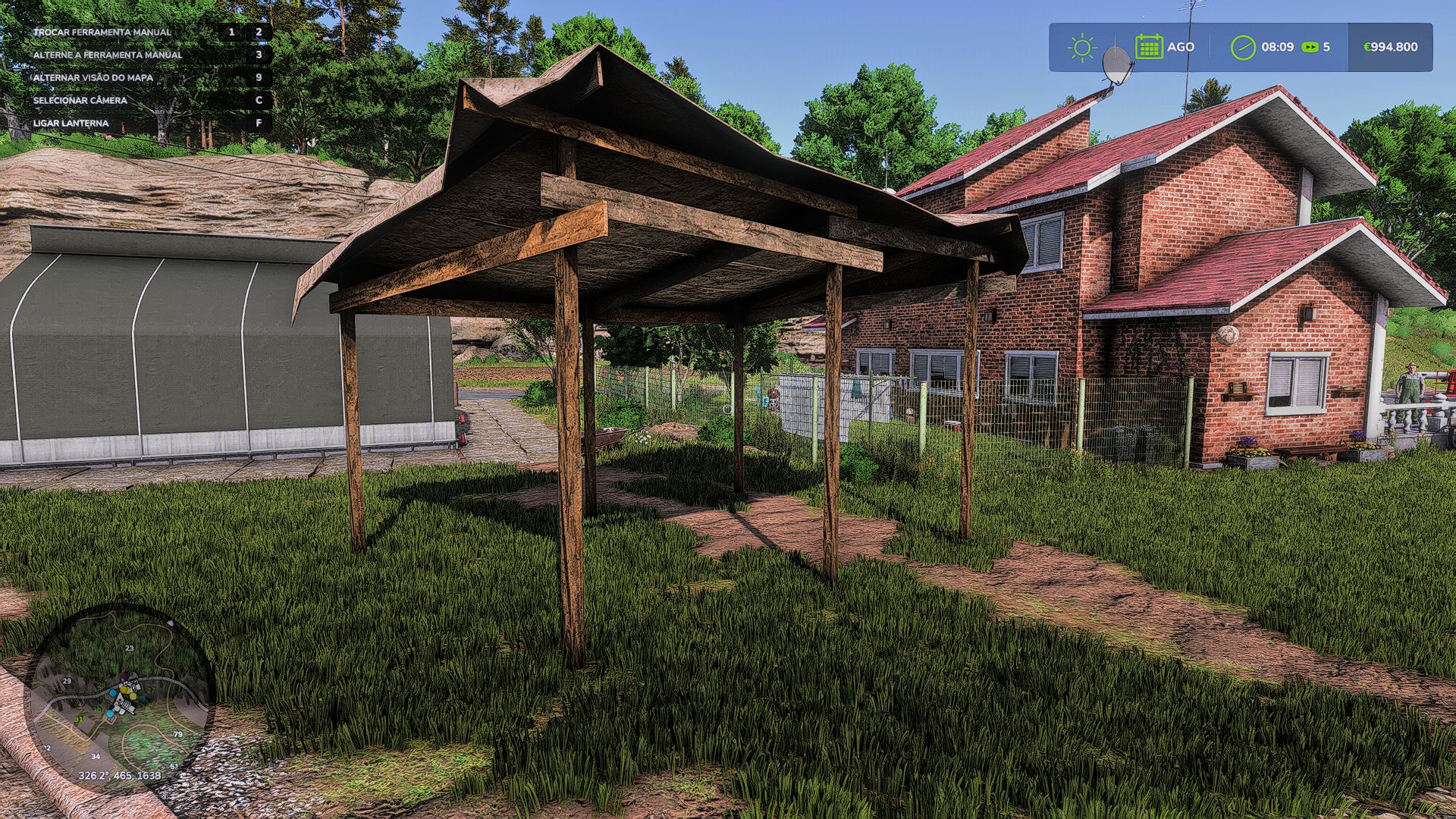Screen dimensions: 1456x819
Task: Select the ALTERNE A FERRAMENTA MANUAL entry
Action: click(x=108, y=55)
